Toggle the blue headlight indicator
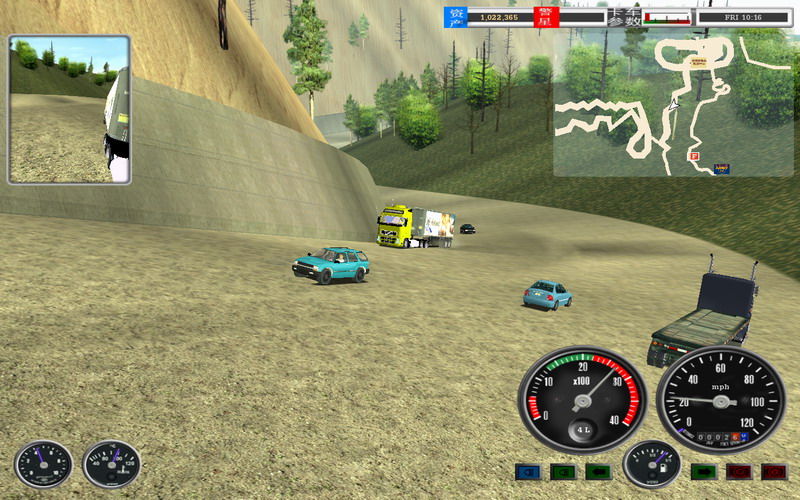The width and height of the screenshot is (800, 500). click(527, 472)
